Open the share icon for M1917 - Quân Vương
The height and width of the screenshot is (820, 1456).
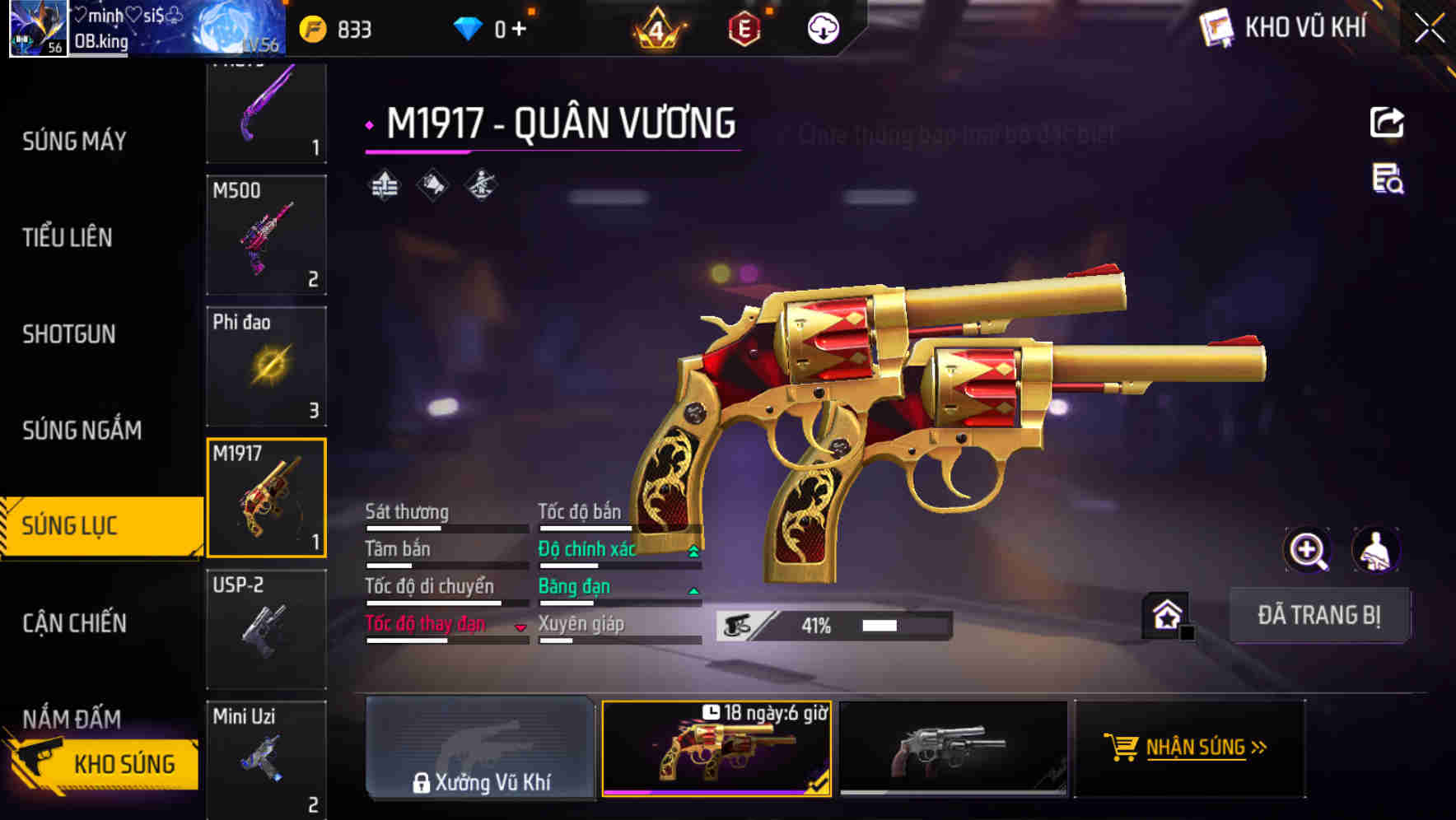click(1388, 122)
